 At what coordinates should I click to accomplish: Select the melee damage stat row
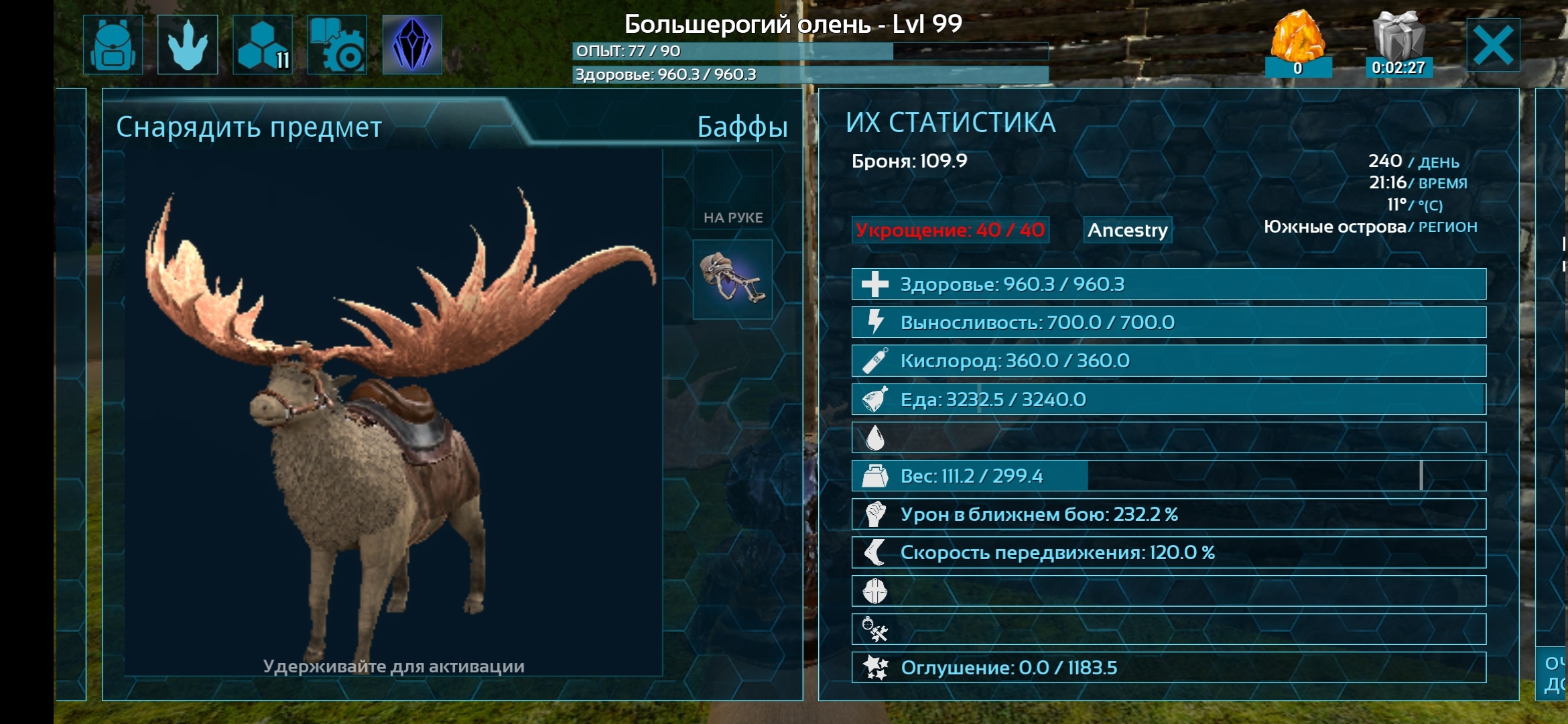1169,514
